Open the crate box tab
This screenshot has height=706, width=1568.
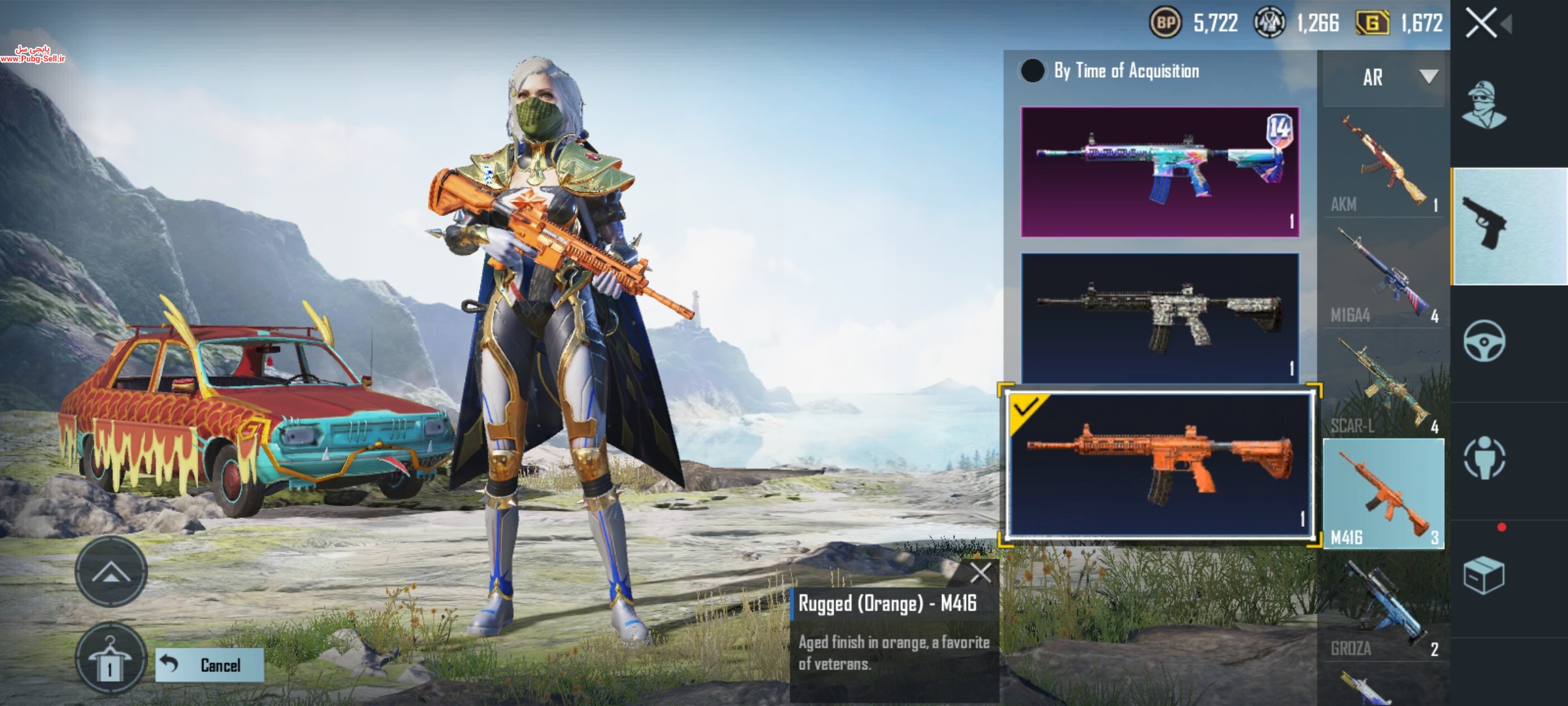[1484, 575]
